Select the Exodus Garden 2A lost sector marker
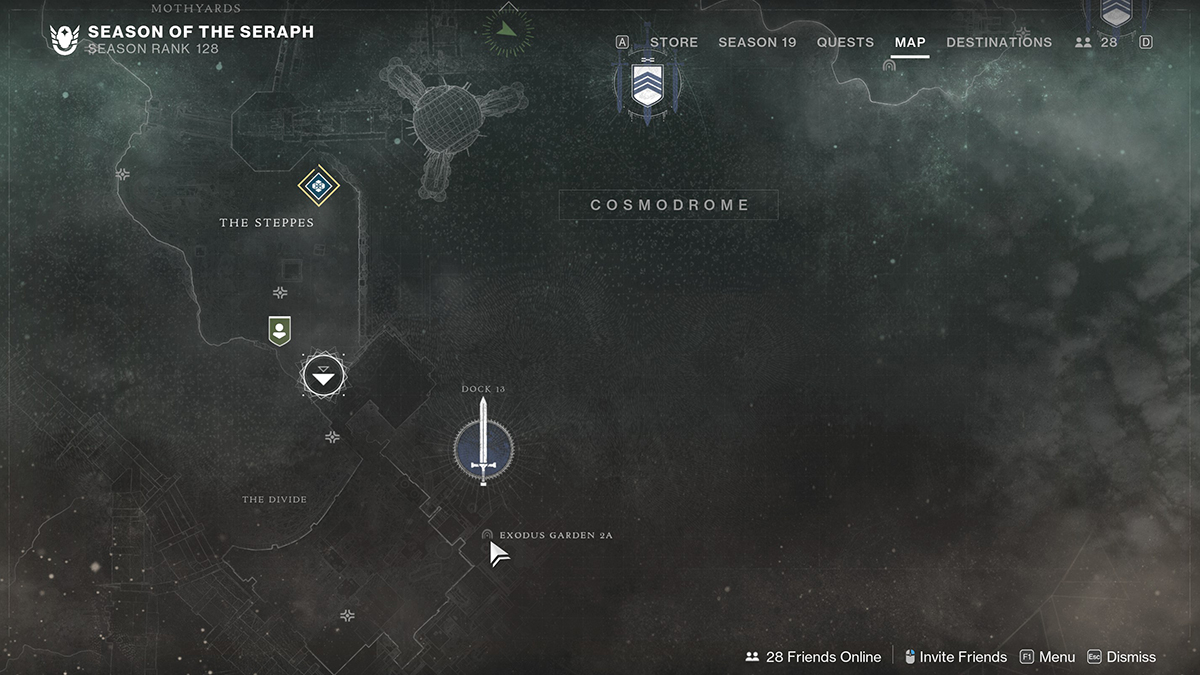The height and width of the screenshot is (675, 1200). pyautogui.click(x=487, y=535)
